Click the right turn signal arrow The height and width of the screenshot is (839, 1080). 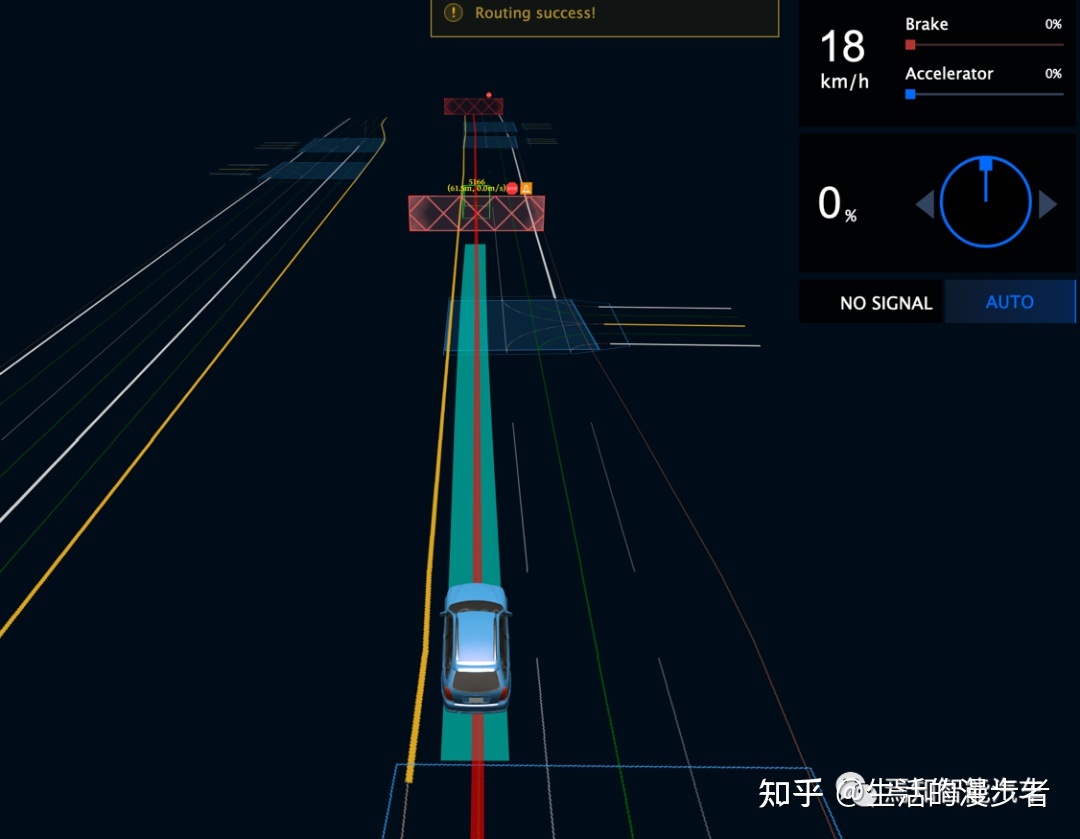[1047, 205]
